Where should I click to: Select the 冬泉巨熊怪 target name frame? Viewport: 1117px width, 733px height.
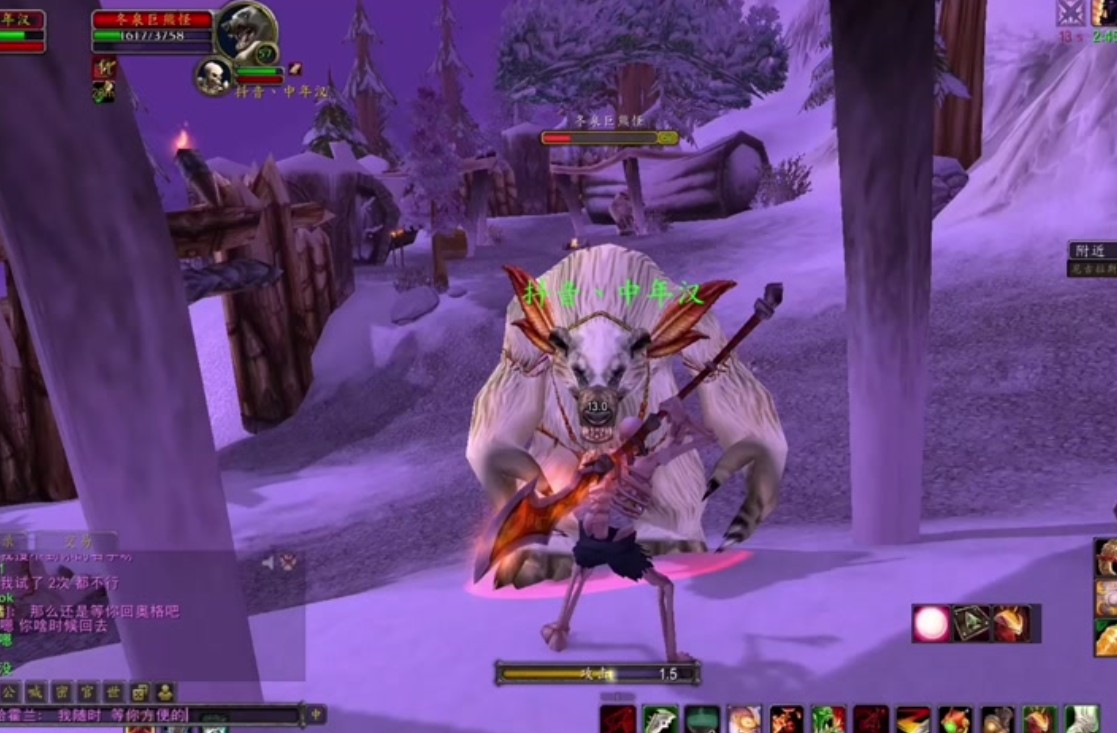153,19
